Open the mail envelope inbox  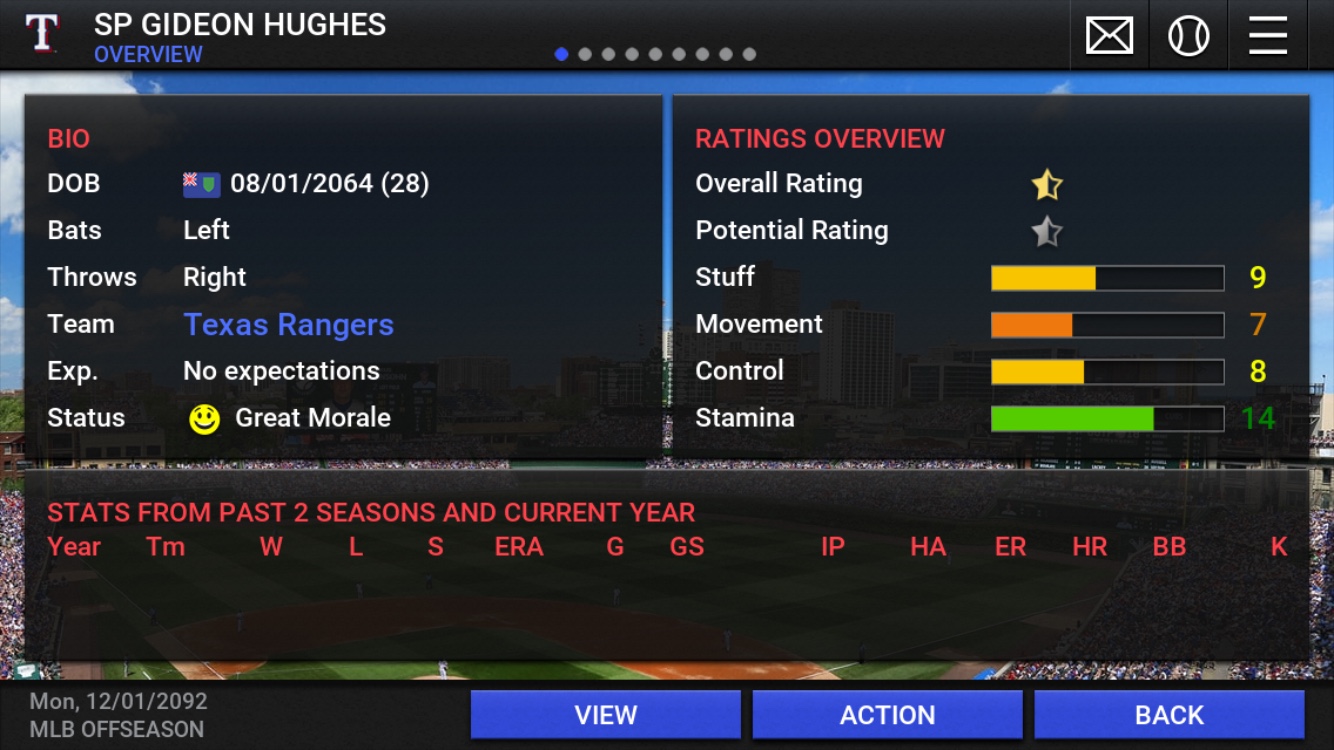coord(1109,37)
